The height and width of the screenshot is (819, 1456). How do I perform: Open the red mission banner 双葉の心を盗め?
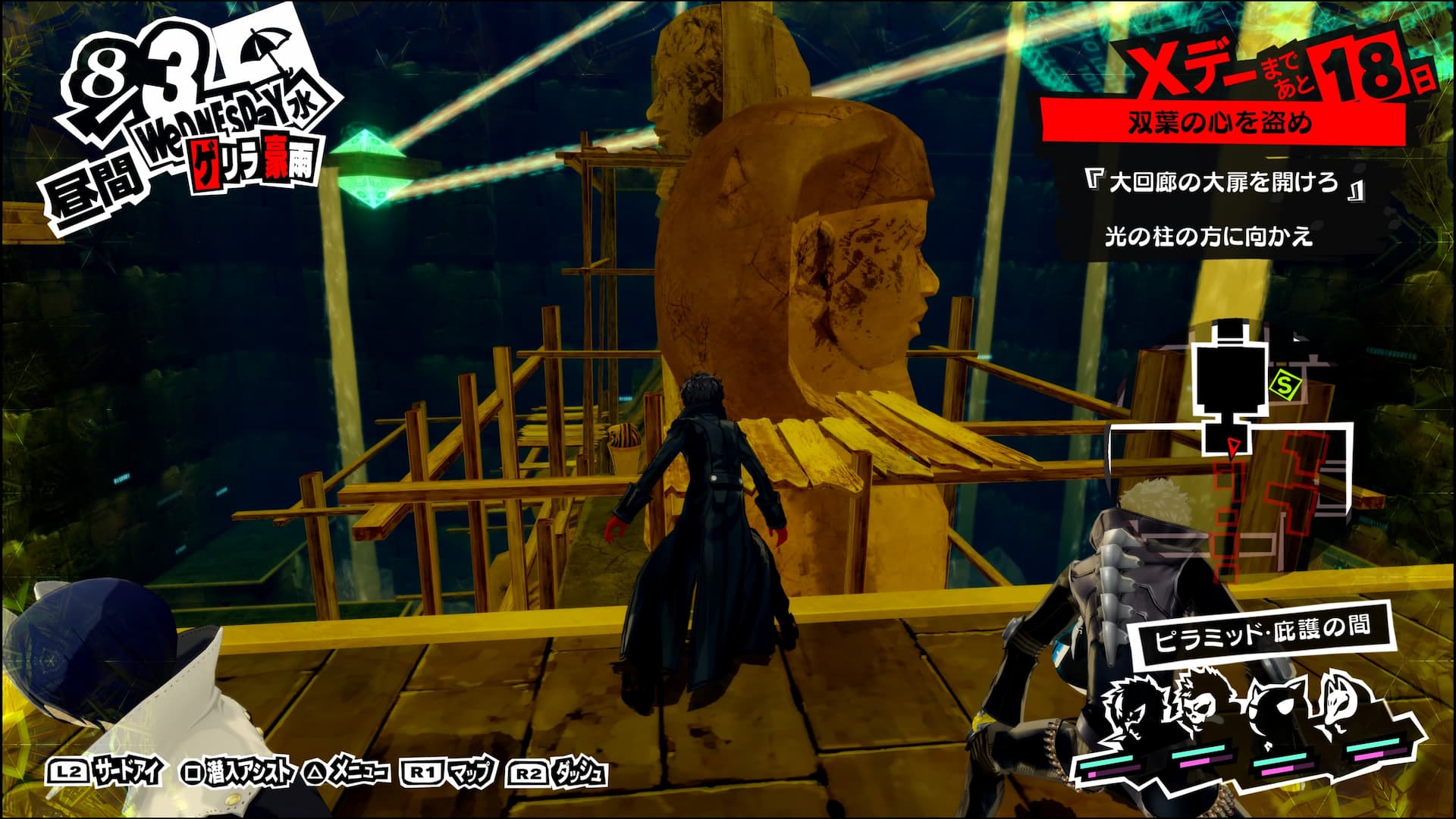(x=1219, y=123)
